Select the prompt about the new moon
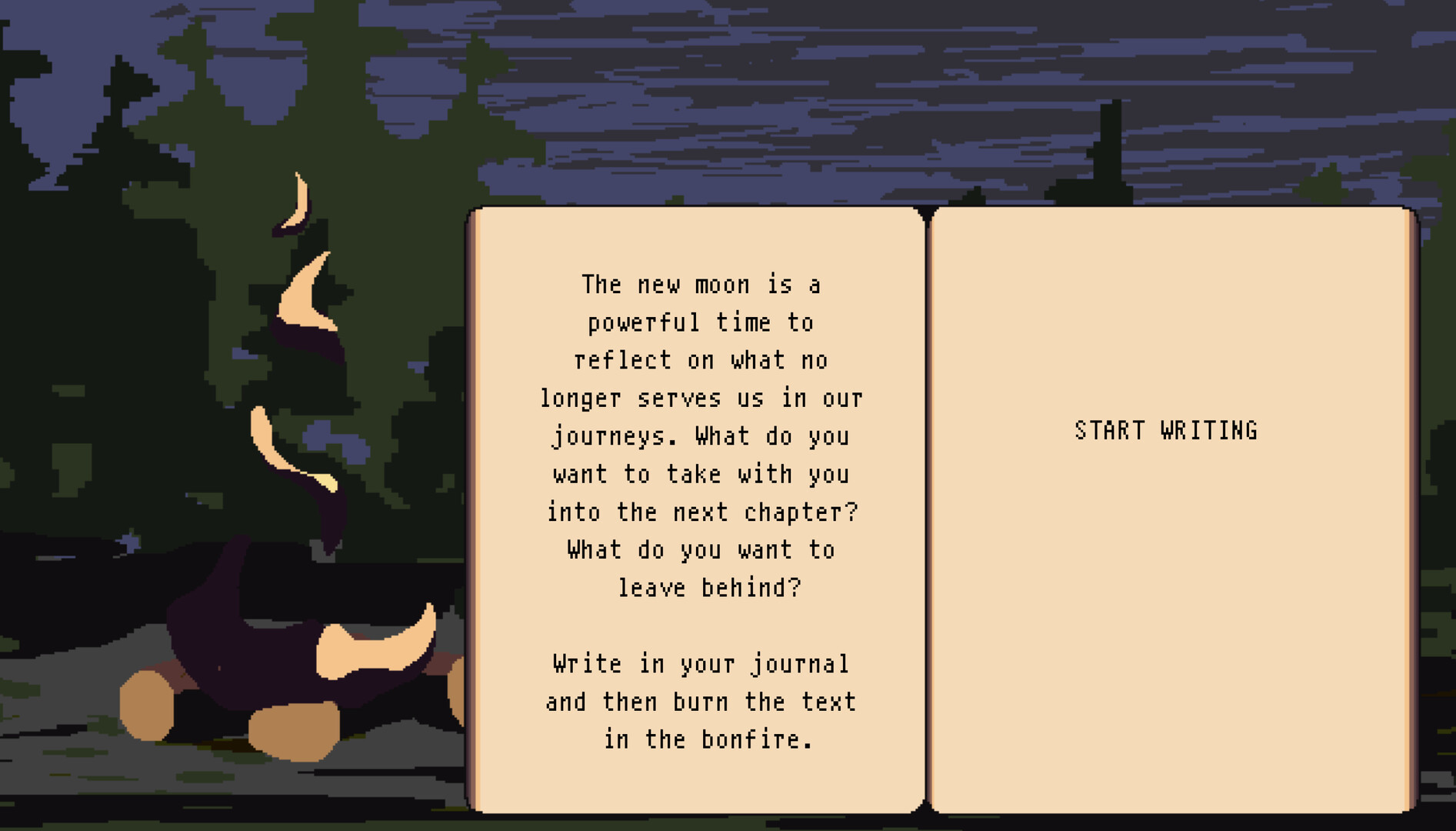Image resolution: width=1456 pixels, height=831 pixels. [x=700, y=285]
